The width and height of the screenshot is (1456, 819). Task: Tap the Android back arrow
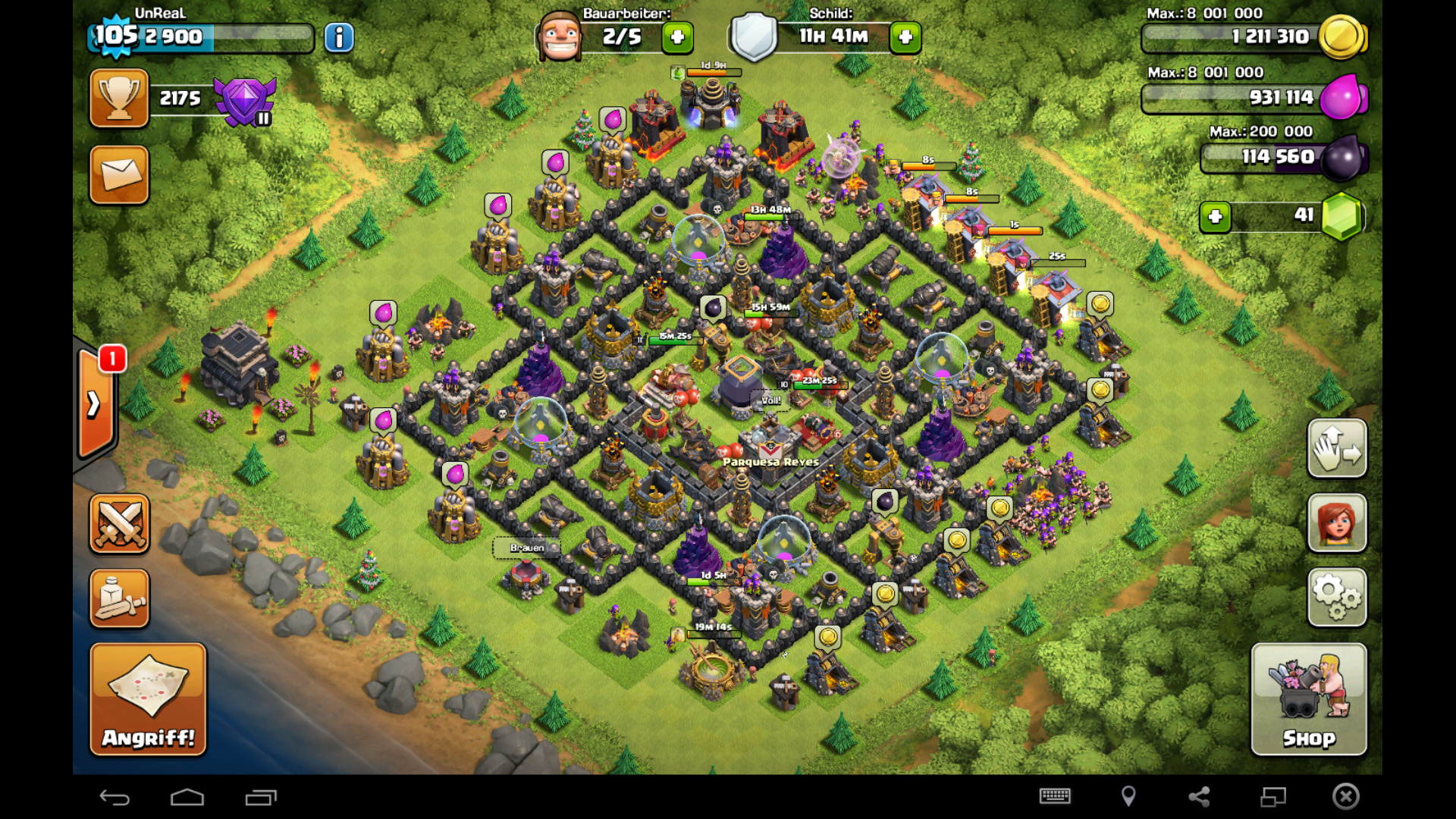click(x=115, y=797)
